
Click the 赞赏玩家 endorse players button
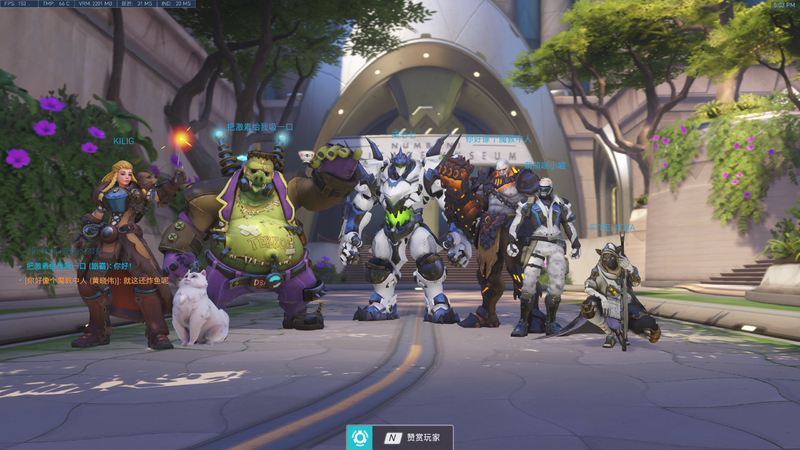point(414,437)
